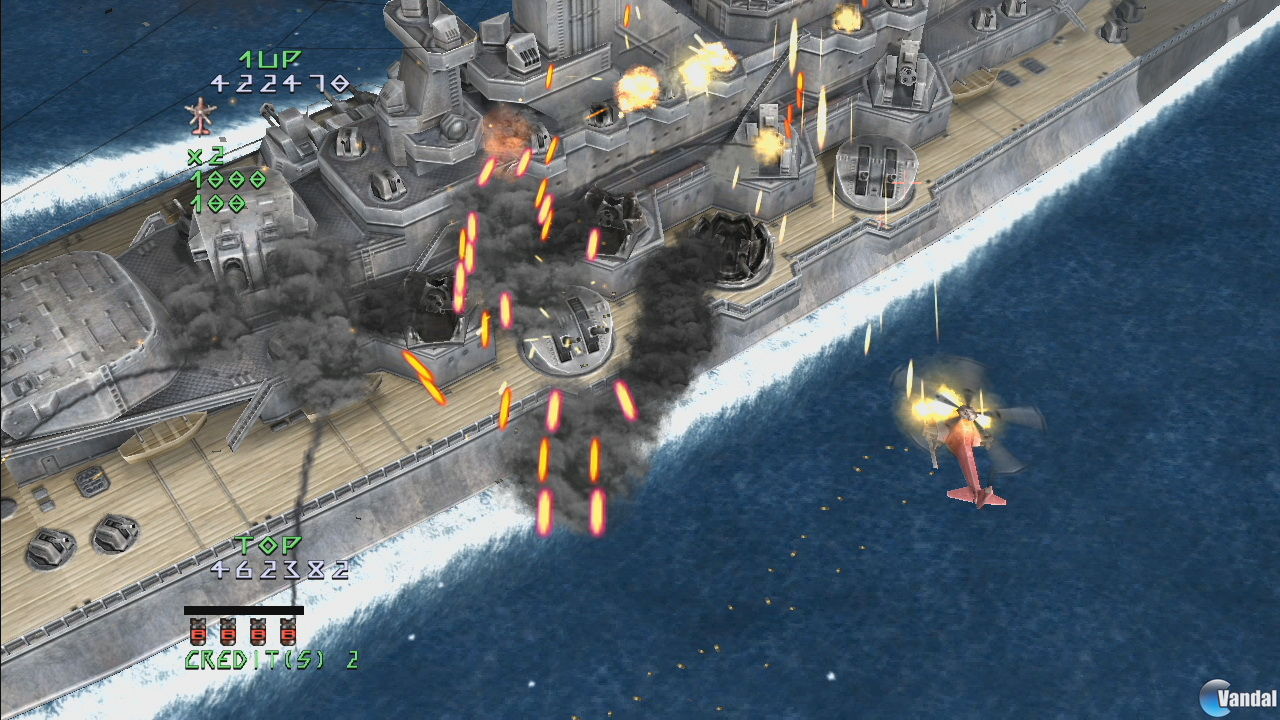The image size is (1280, 720).
Task: Click the third bomb stock icon
Action: 258,632
